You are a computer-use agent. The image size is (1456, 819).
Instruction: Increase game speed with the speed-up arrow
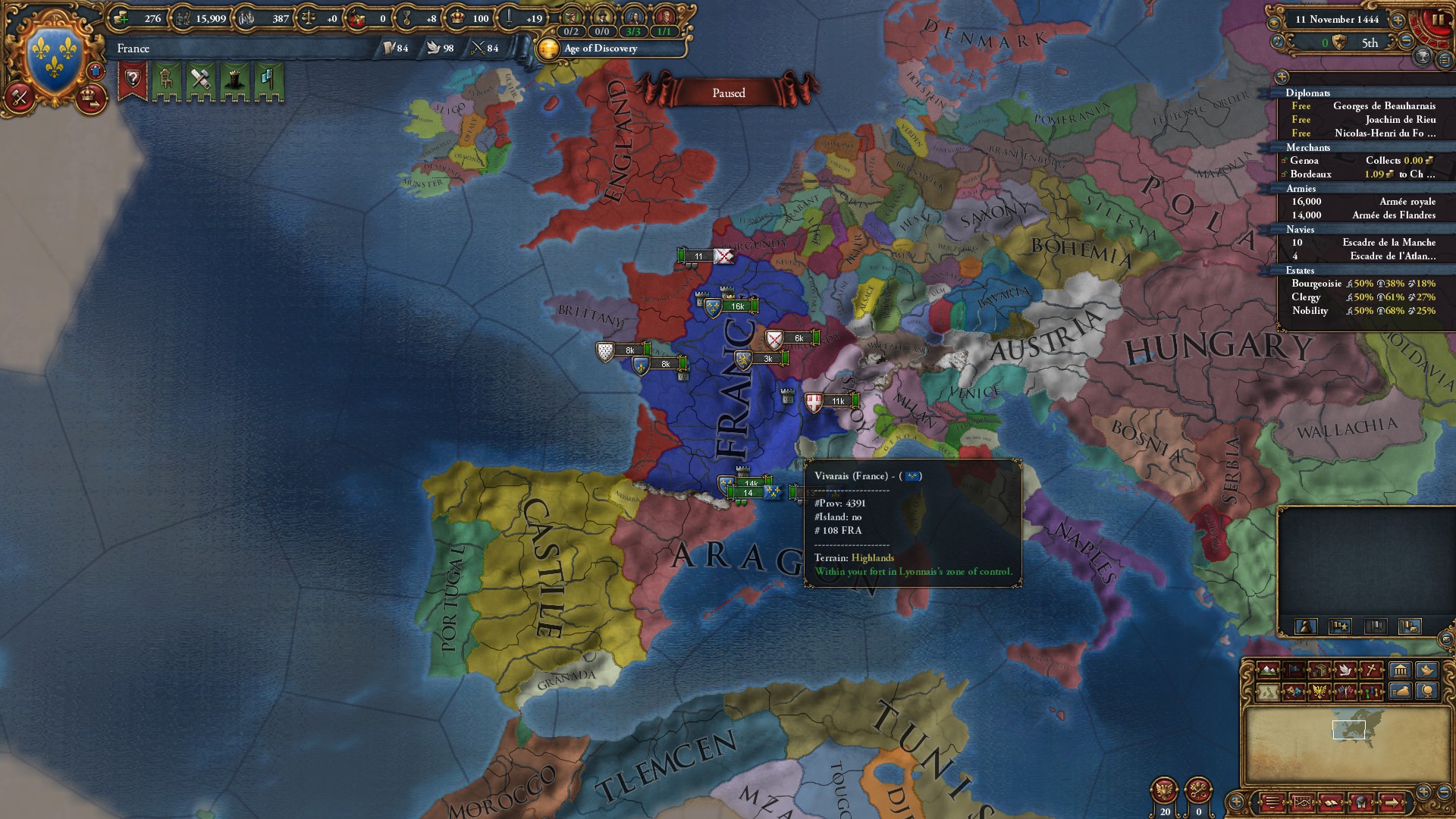(x=1398, y=20)
